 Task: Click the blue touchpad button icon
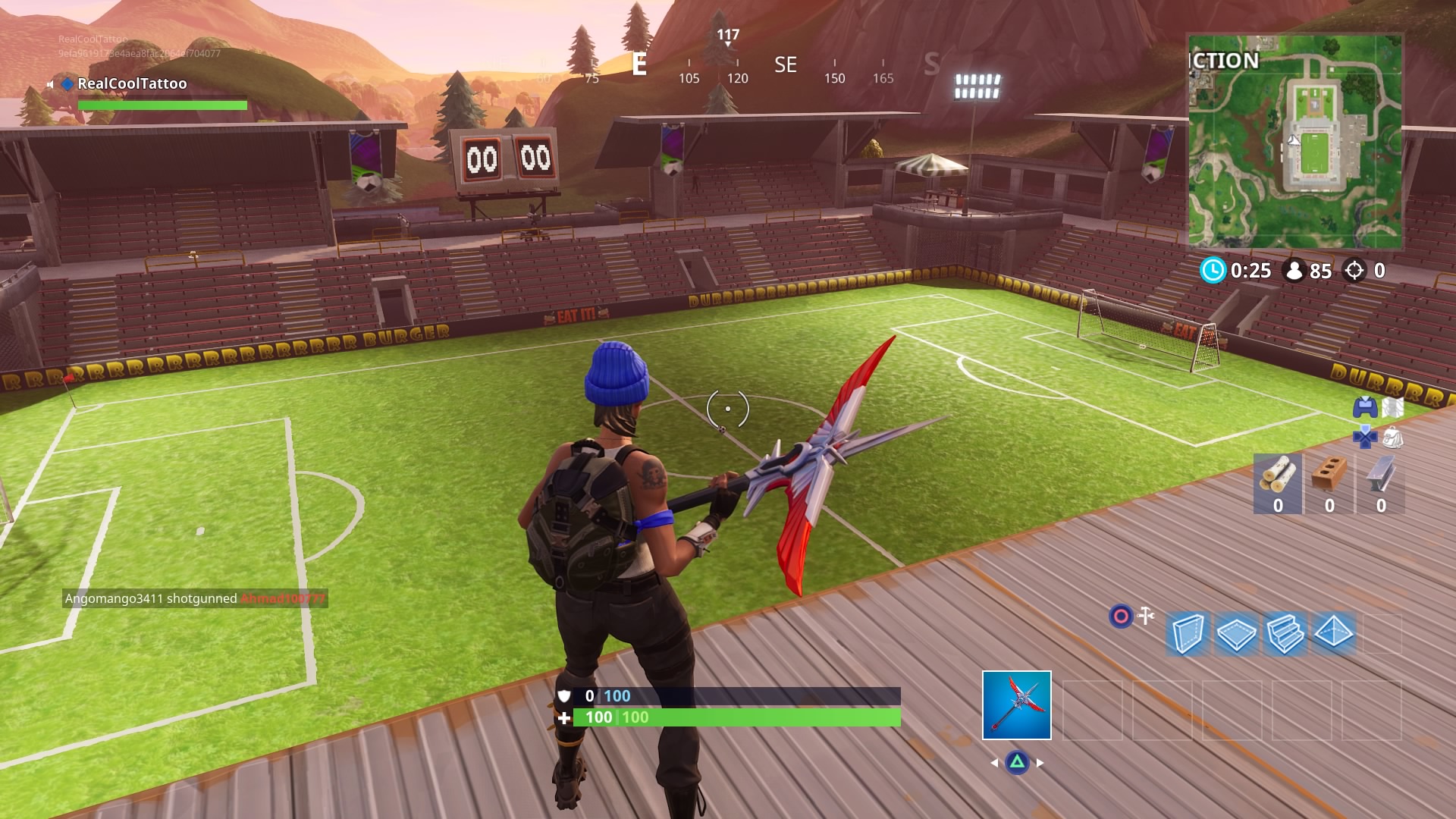[1366, 407]
